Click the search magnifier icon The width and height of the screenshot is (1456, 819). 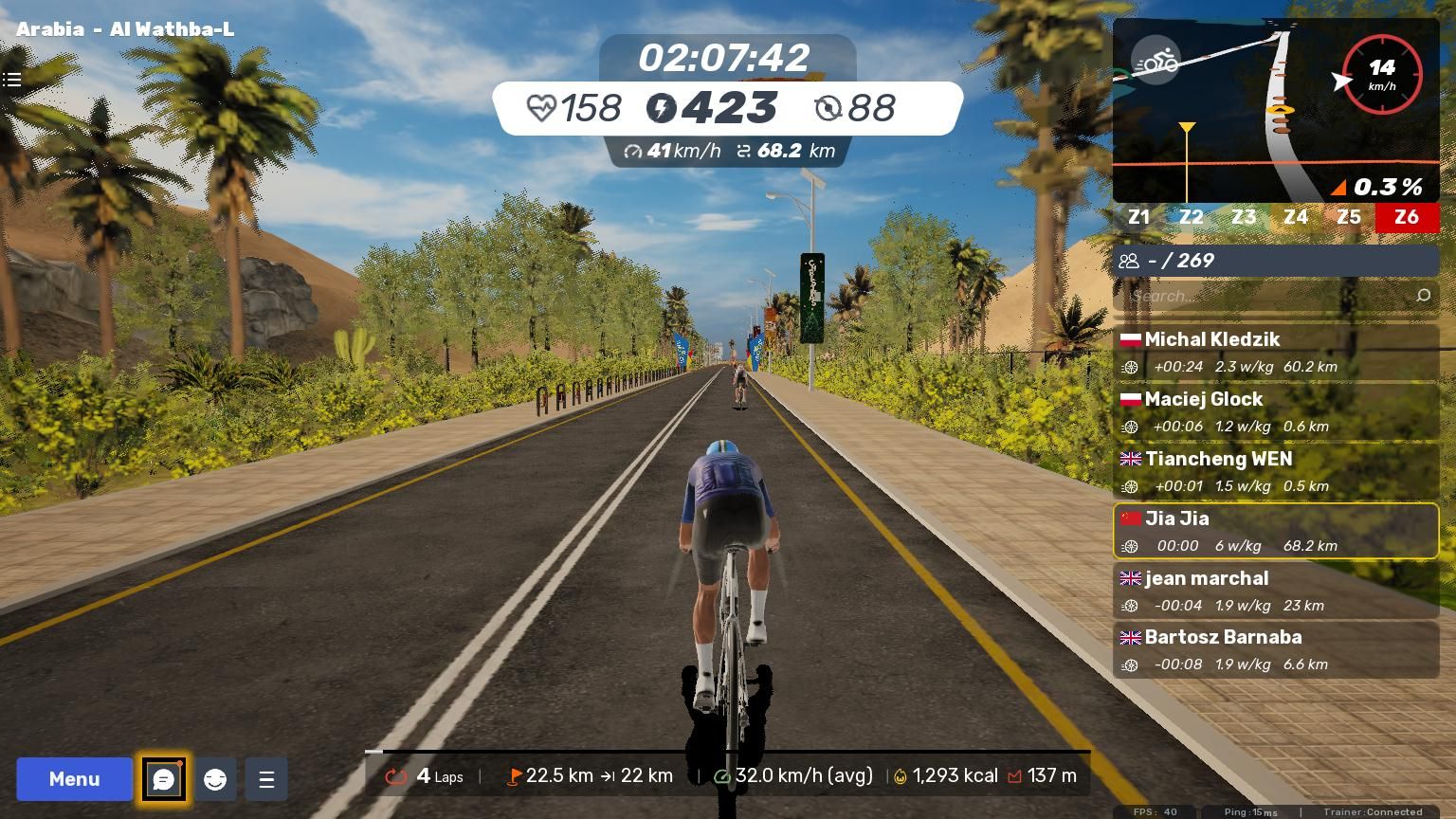coord(1423,296)
